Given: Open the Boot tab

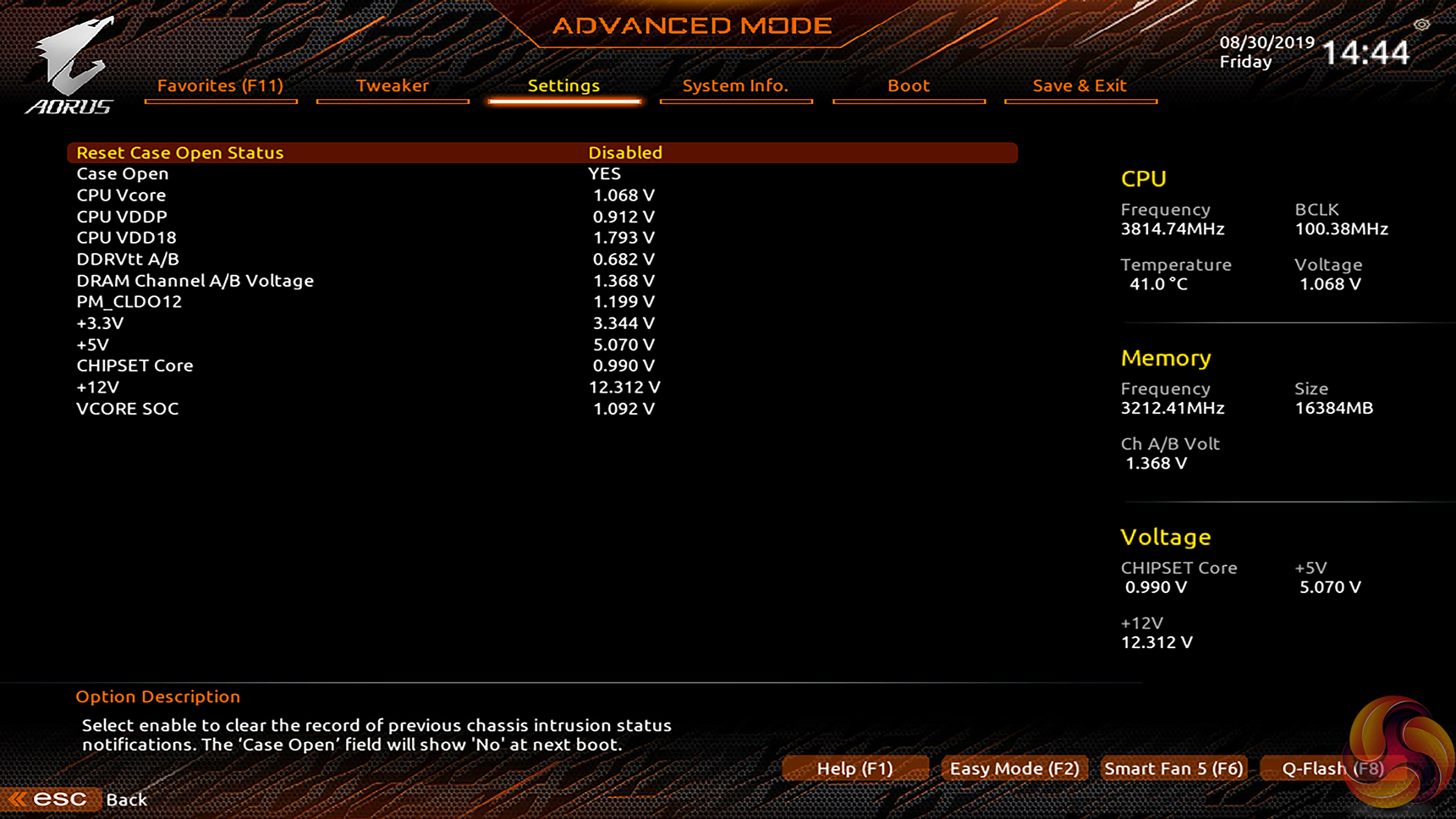Looking at the screenshot, I should click(x=909, y=85).
